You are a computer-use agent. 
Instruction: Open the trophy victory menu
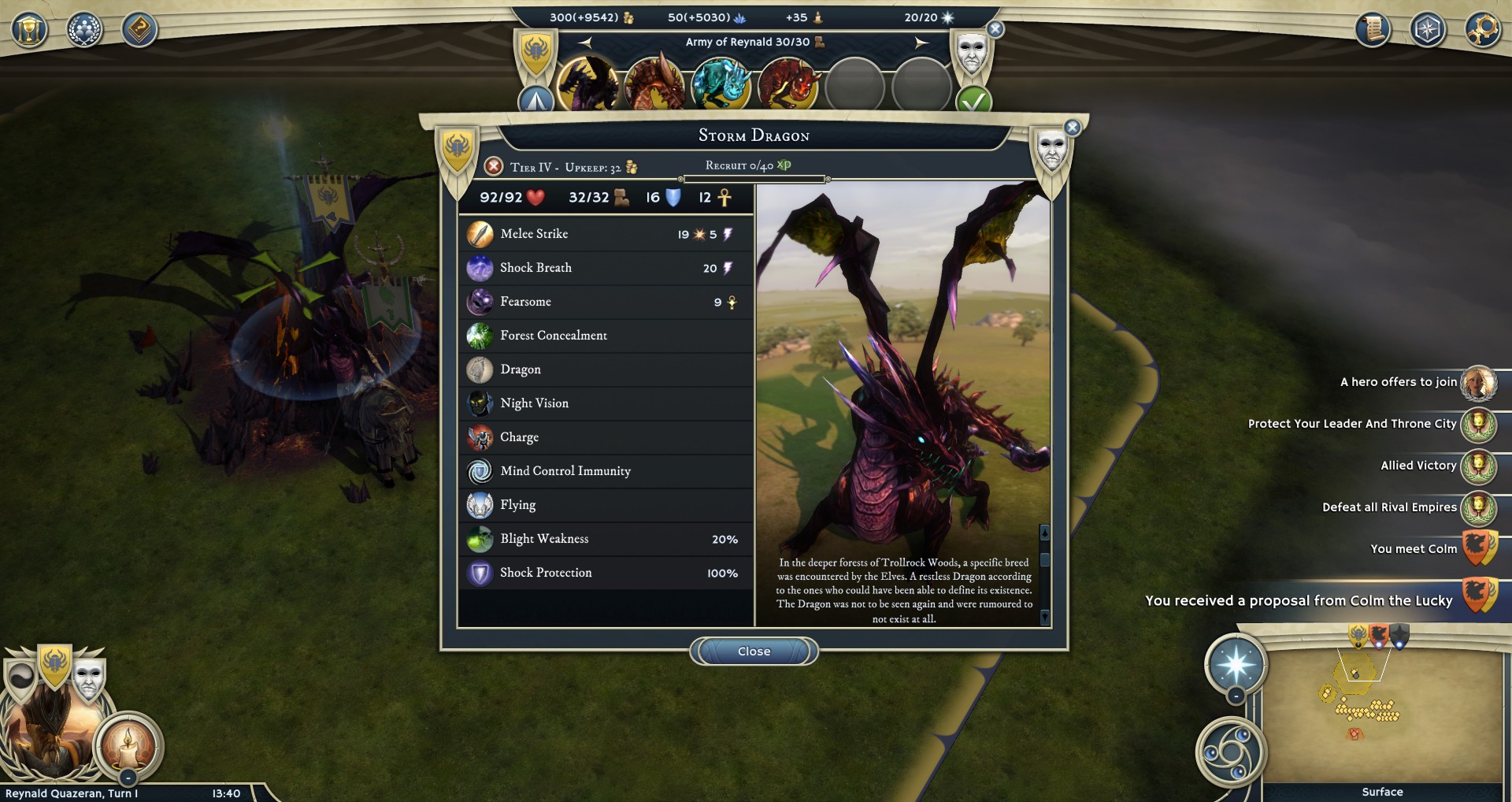tap(29, 30)
